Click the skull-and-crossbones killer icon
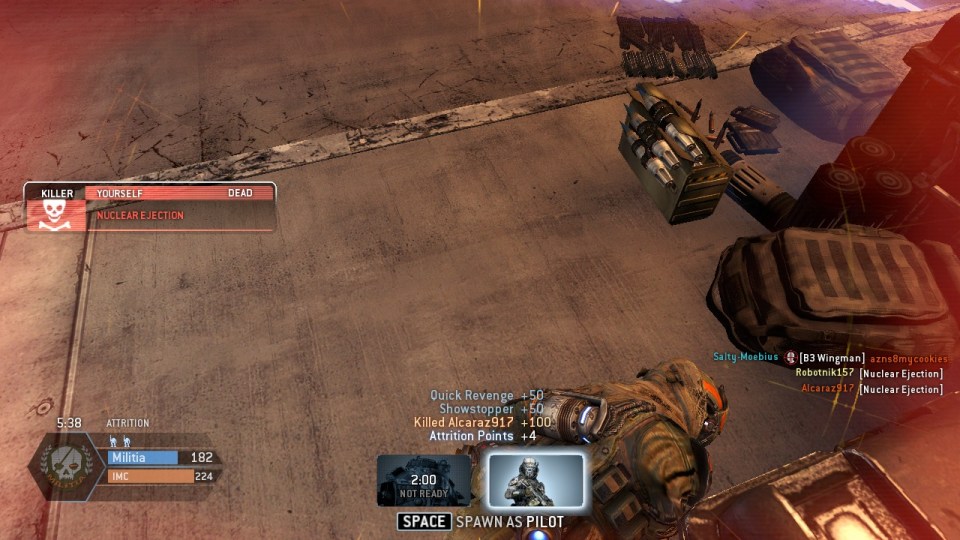The width and height of the screenshot is (960, 540). [55, 214]
